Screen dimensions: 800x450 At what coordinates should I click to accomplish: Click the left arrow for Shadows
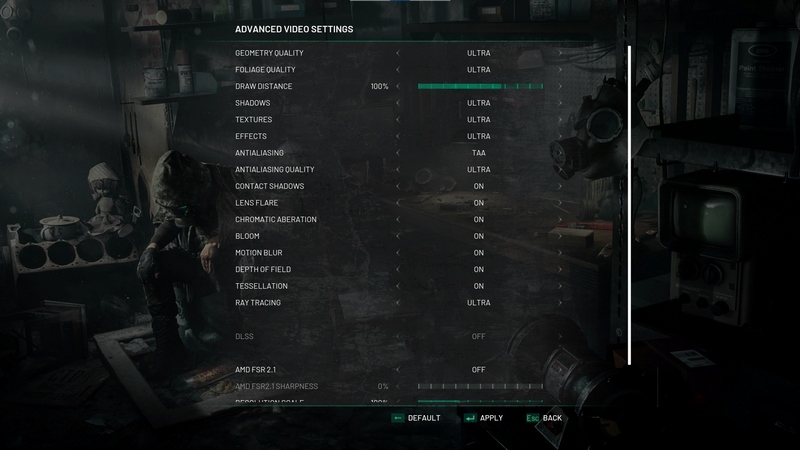click(x=397, y=103)
